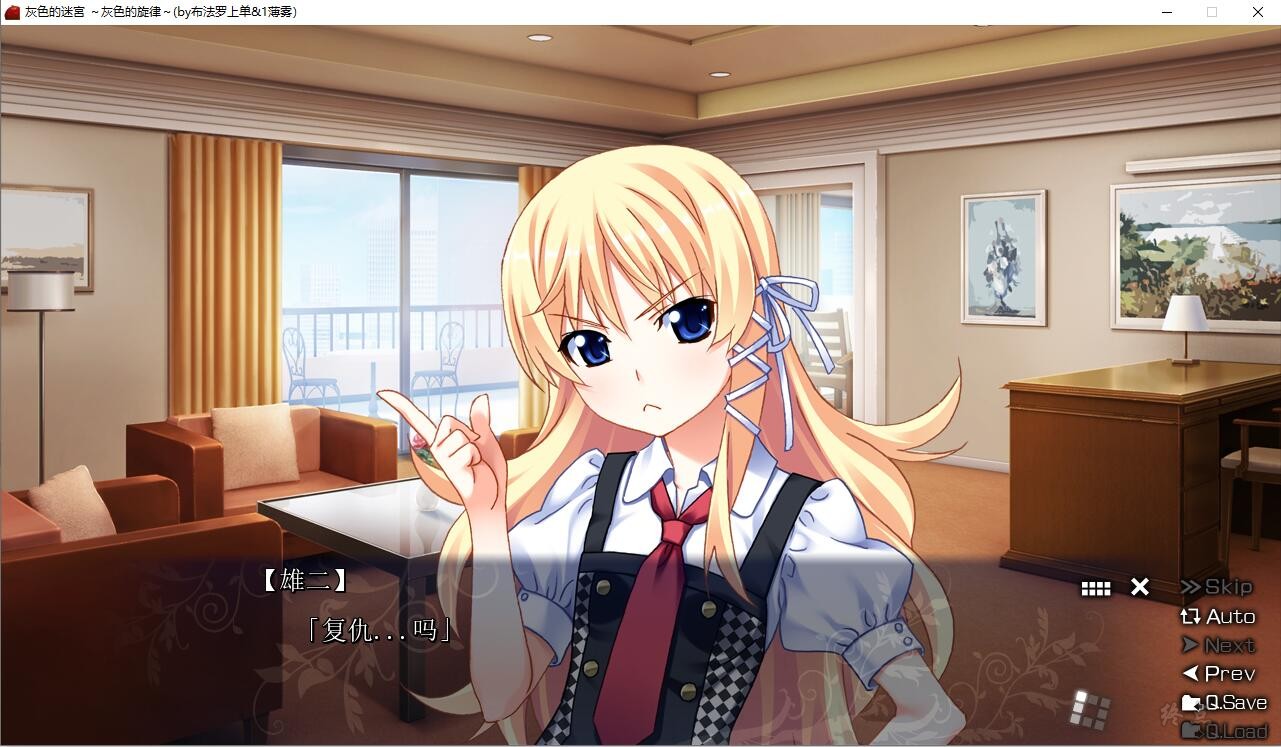Toggle Auto mode off by clicking Auto
The image size is (1281, 747).
1220,616
